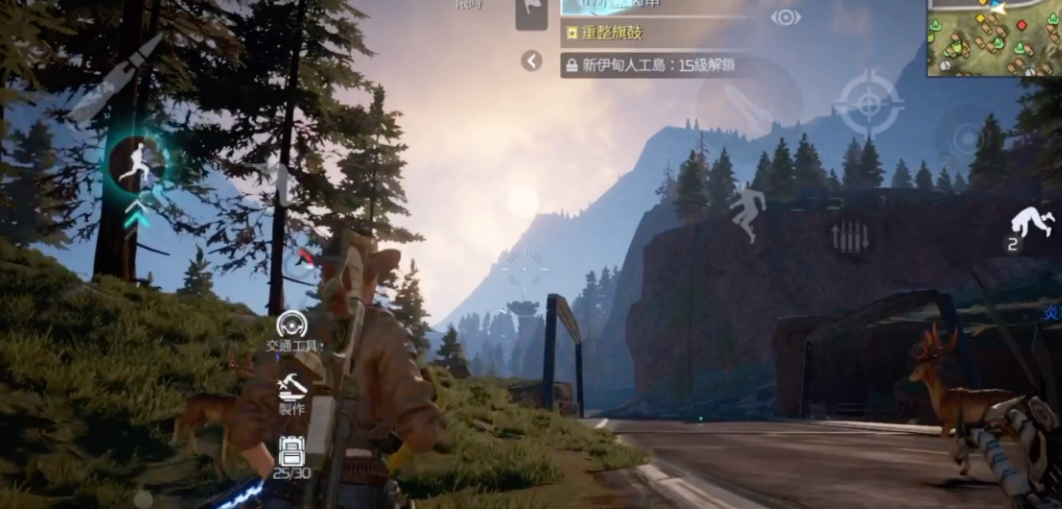Image resolution: width=1062 pixels, height=509 pixels.
Task: Open the 製作 crafting menu
Action: [x=292, y=390]
